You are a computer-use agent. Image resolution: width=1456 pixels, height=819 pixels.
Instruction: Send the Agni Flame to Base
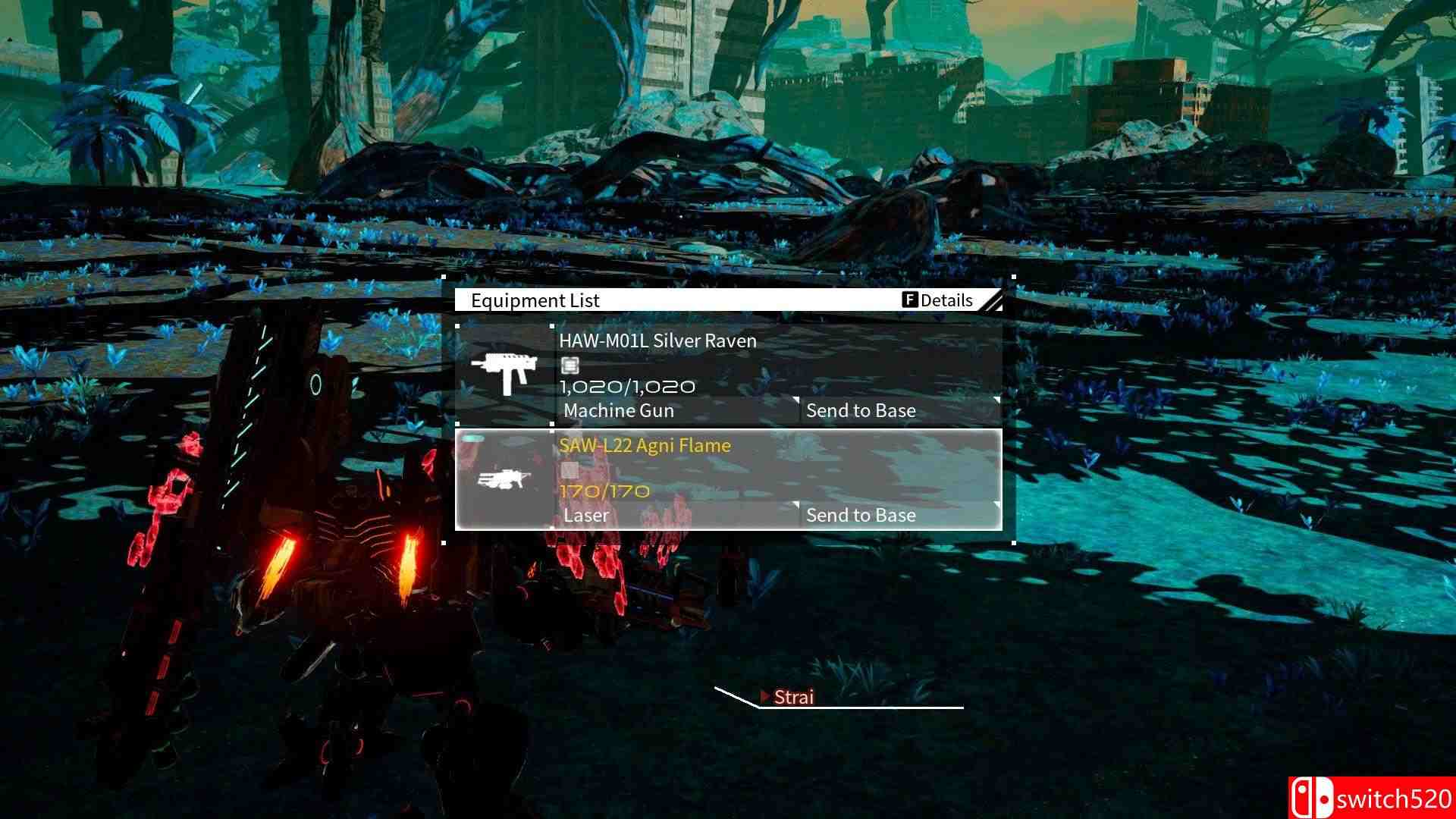(x=861, y=515)
